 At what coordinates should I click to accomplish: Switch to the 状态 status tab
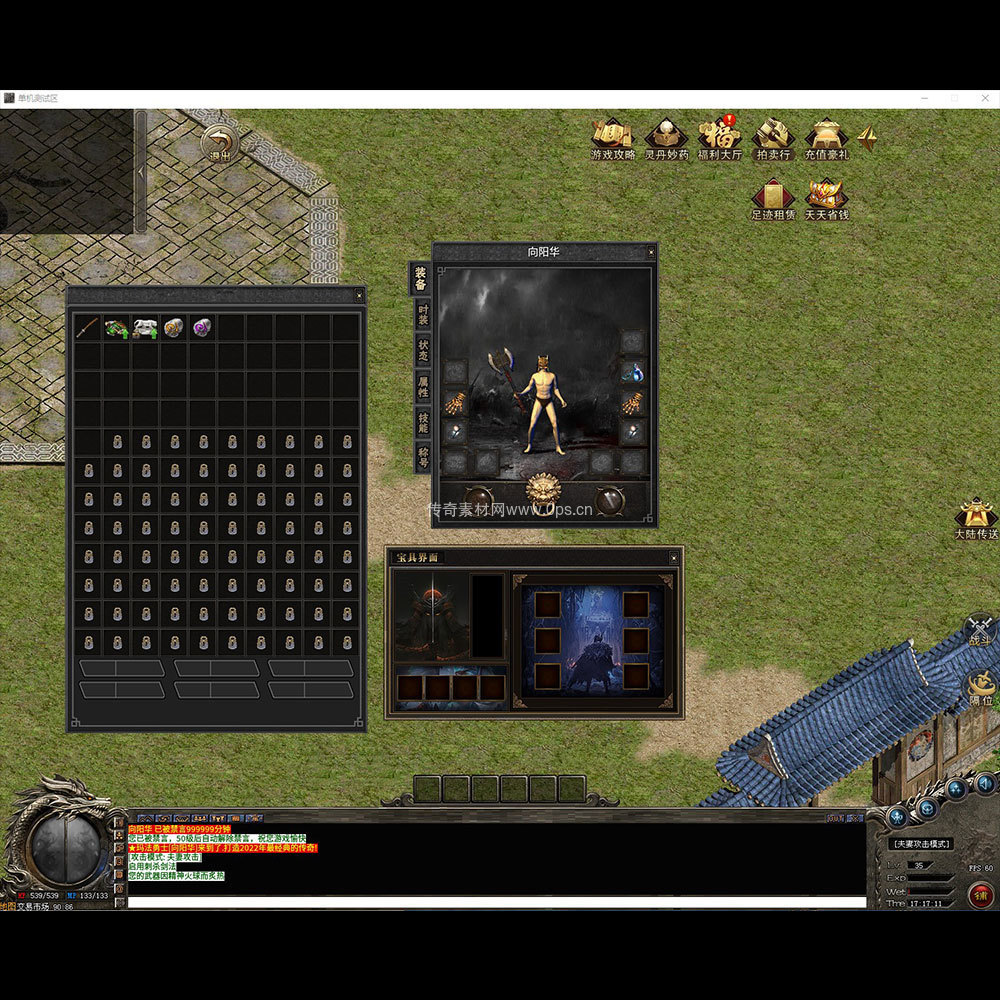coord(423,350)
